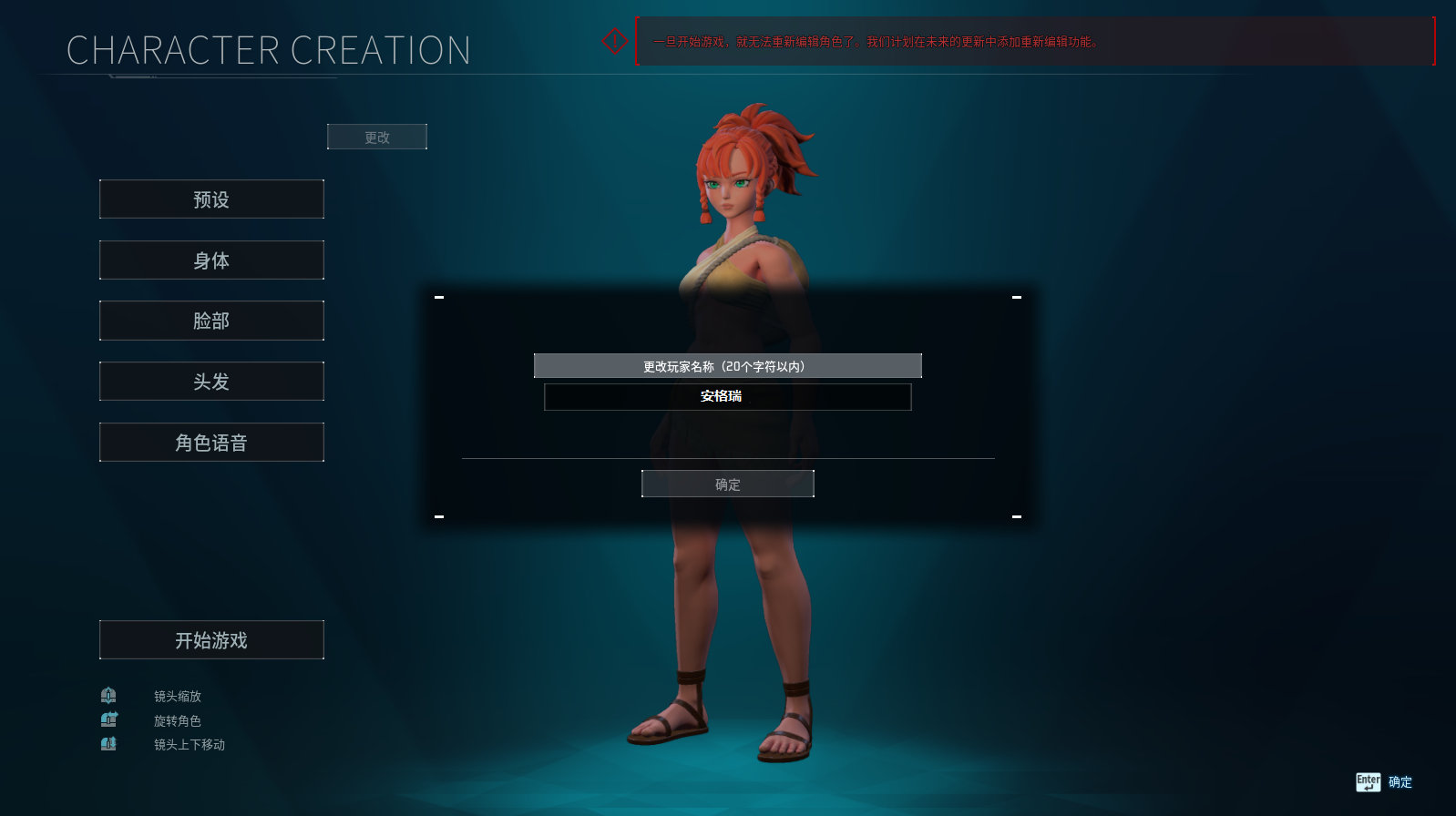The width and height of the screenshot is (1456, 816).
Task: Click the camera zoom (镜头缩放) icon
Action: (108, 695)
